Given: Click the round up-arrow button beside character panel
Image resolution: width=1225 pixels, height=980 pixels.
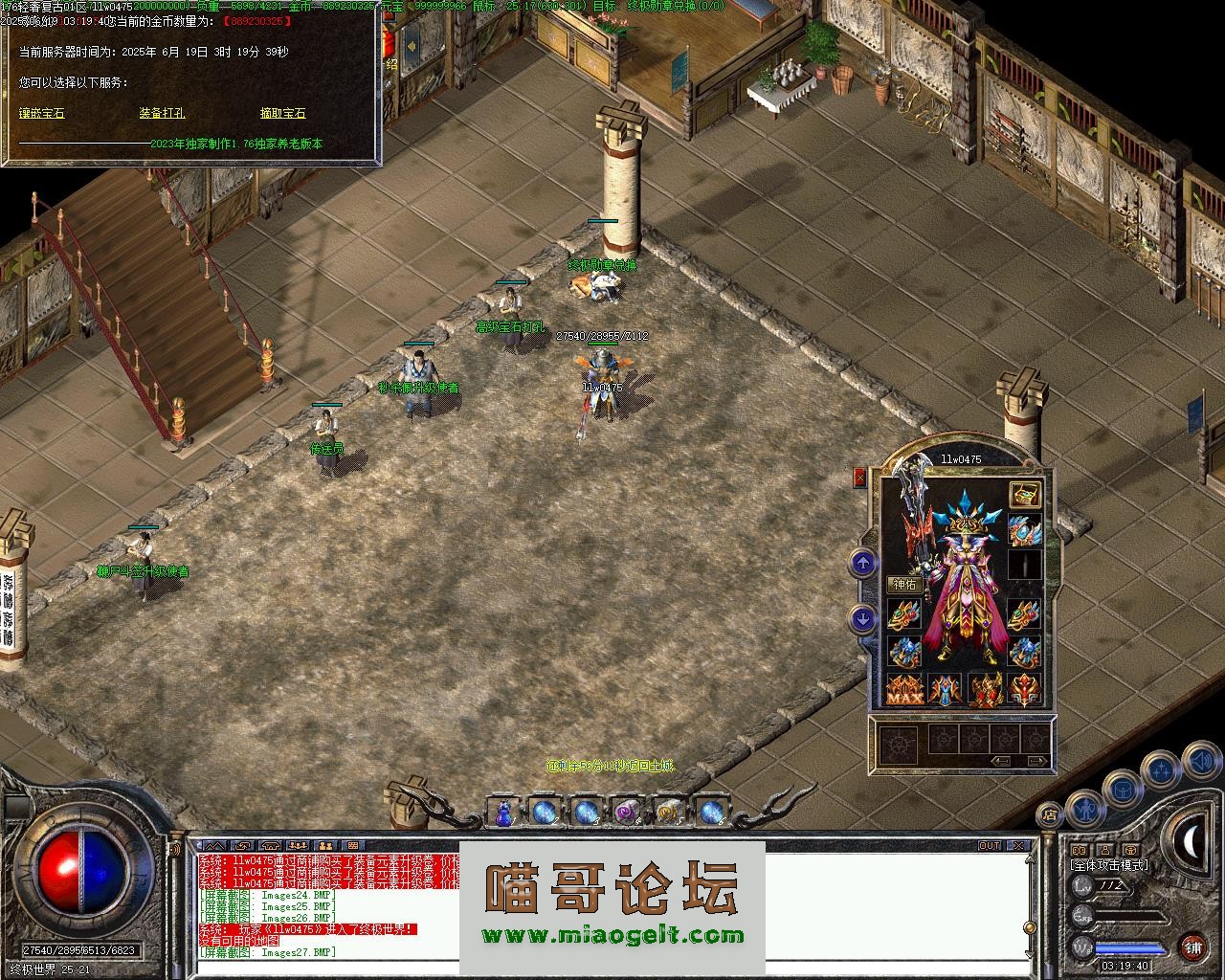Looking at the screenshot, I should click(x=863, y=564).
